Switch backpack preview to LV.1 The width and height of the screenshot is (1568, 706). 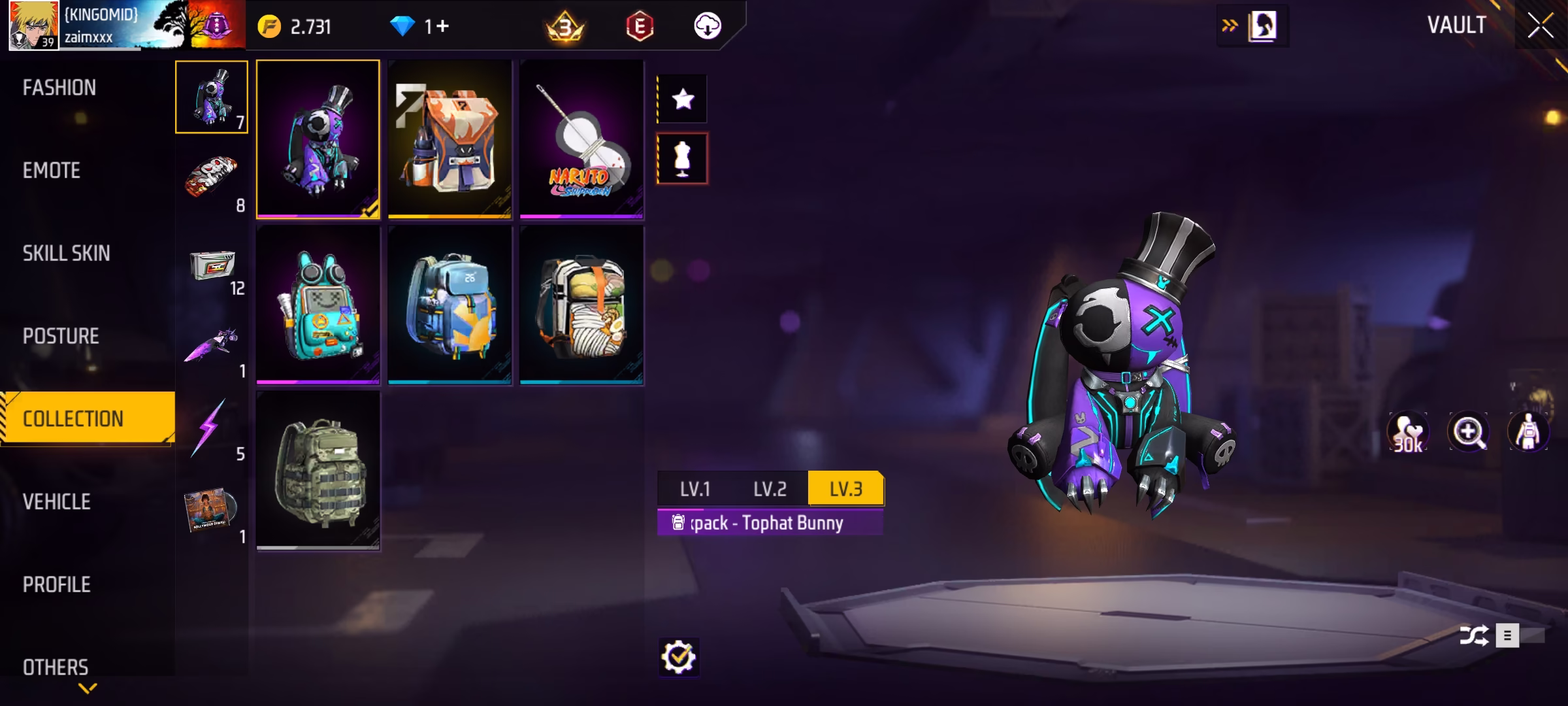[695, 489]
